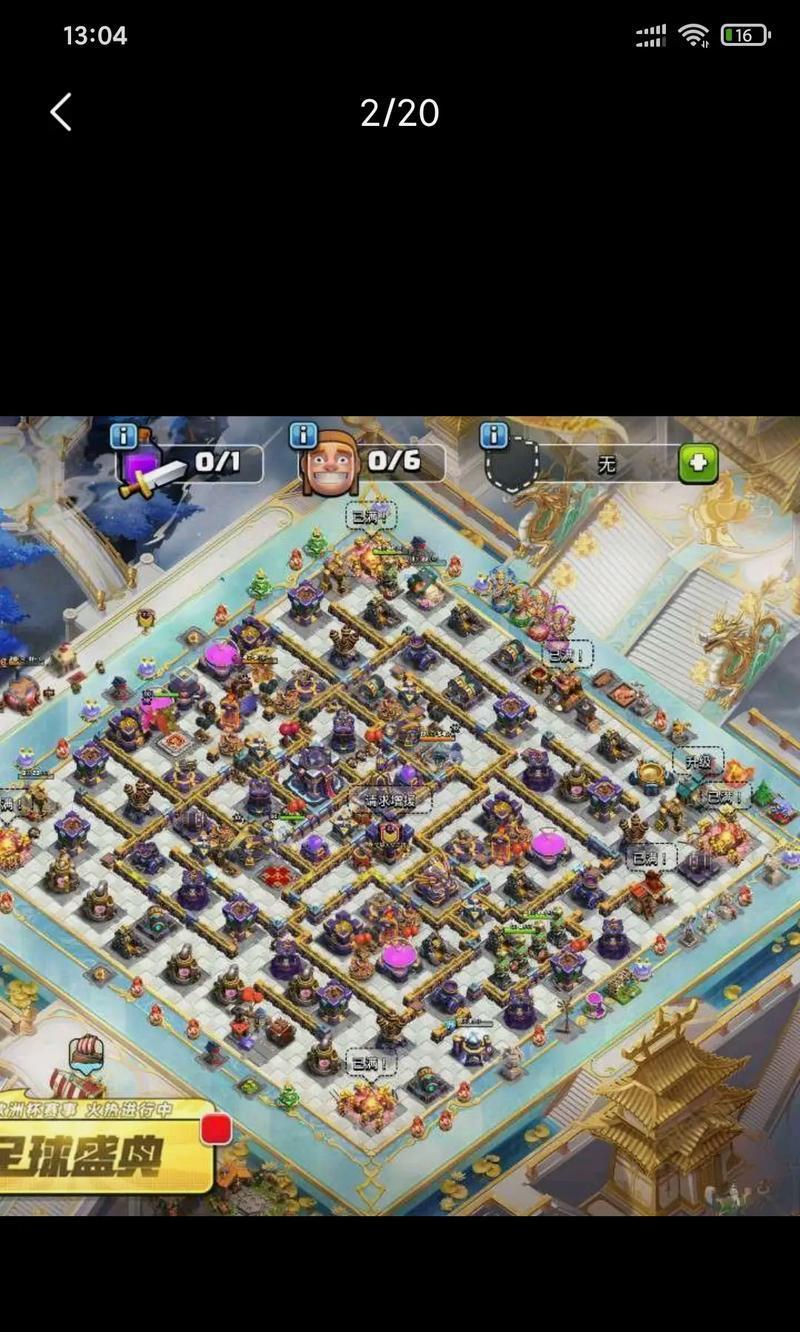Show info for the sword potion counter
Screen dimensions: 800x1332
(124, 436)
